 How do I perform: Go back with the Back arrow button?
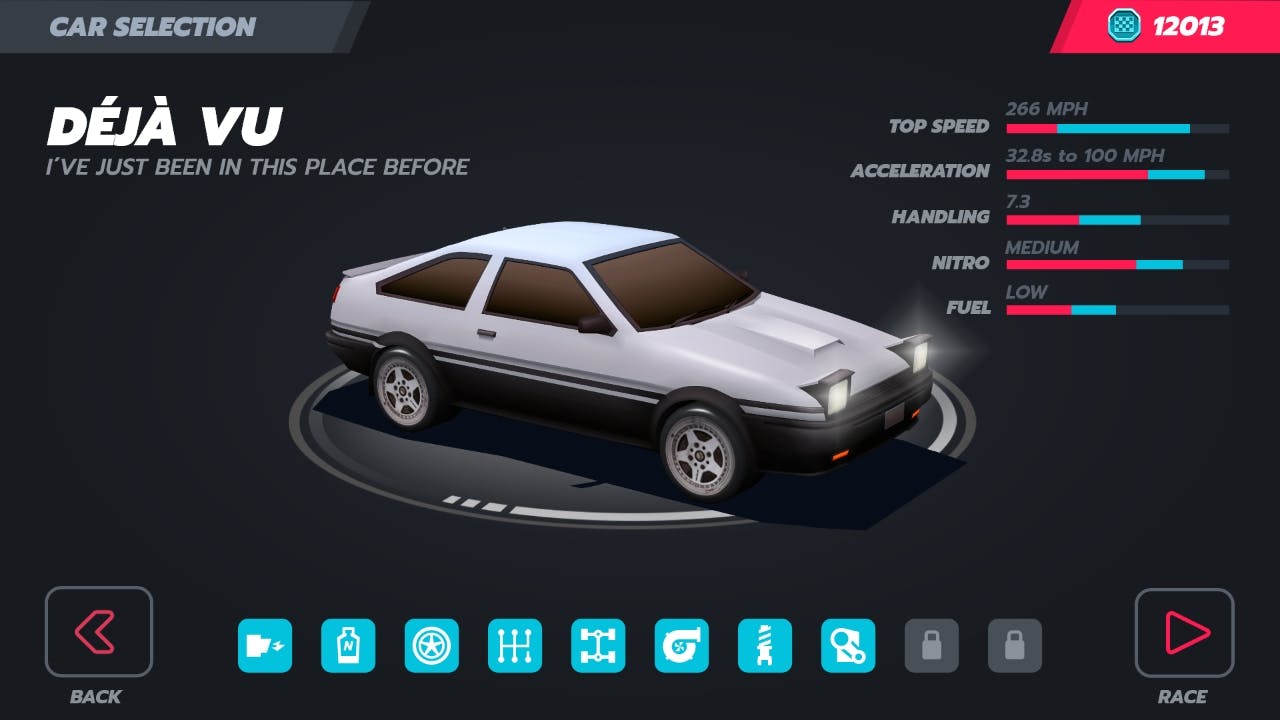98,631
